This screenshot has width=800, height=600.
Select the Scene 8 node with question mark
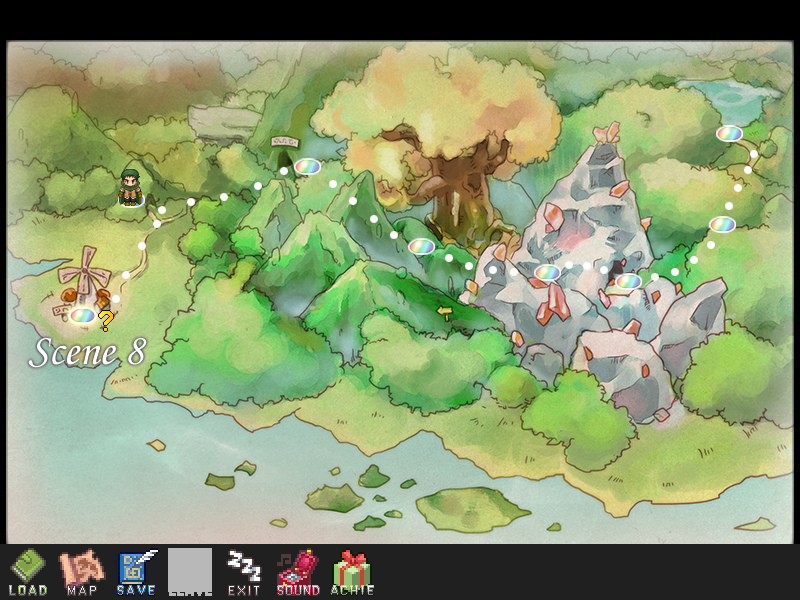83,316
